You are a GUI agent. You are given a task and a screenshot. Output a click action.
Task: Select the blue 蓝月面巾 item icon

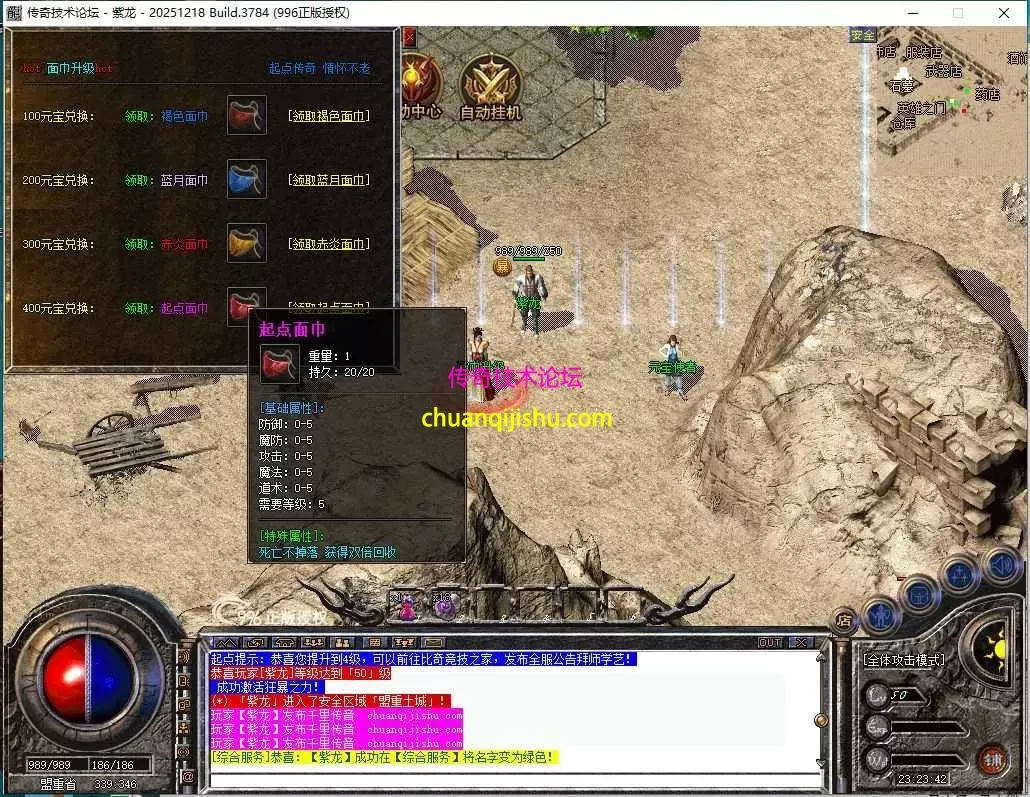coord(246,179)
